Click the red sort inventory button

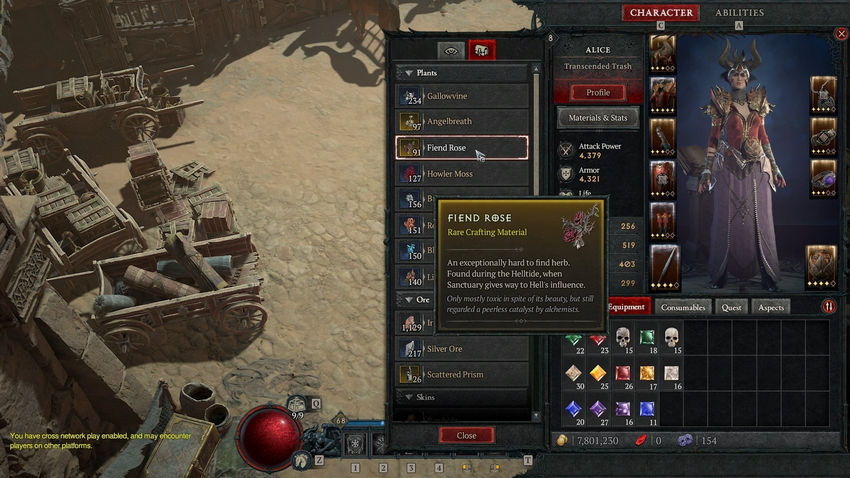(829, 307)
